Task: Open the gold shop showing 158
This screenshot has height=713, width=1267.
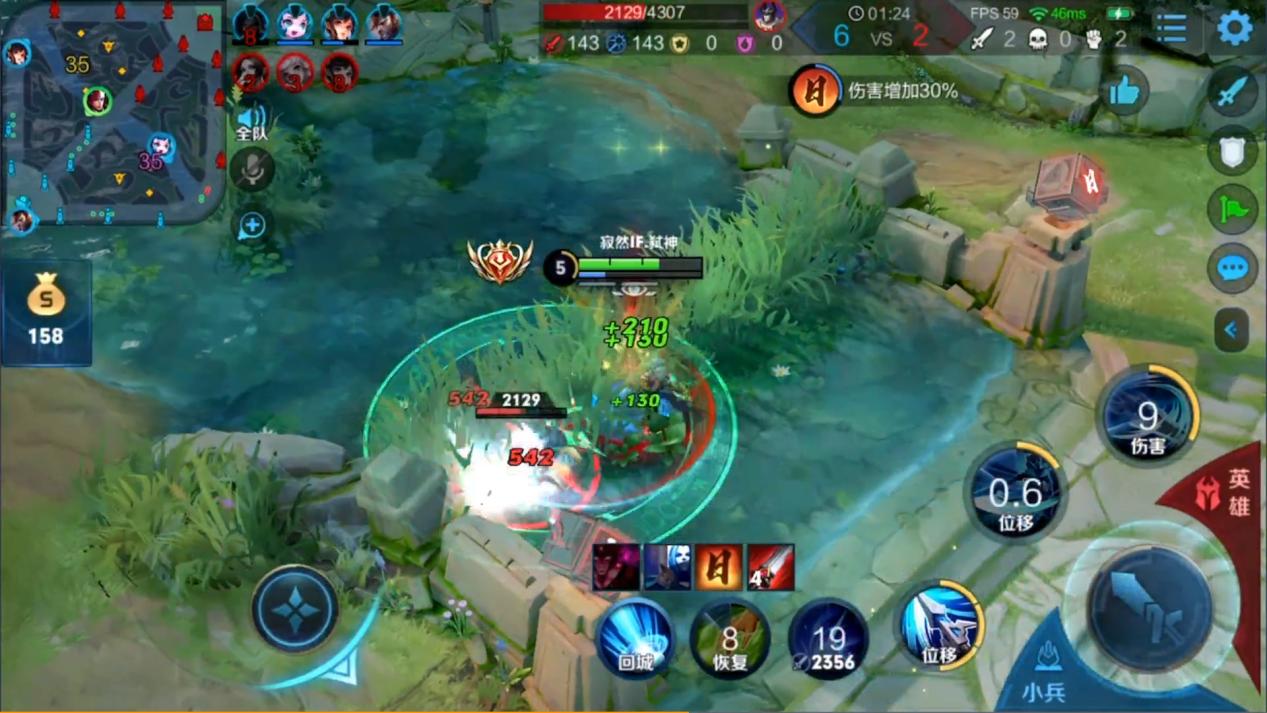Action: tap(46, 313)
